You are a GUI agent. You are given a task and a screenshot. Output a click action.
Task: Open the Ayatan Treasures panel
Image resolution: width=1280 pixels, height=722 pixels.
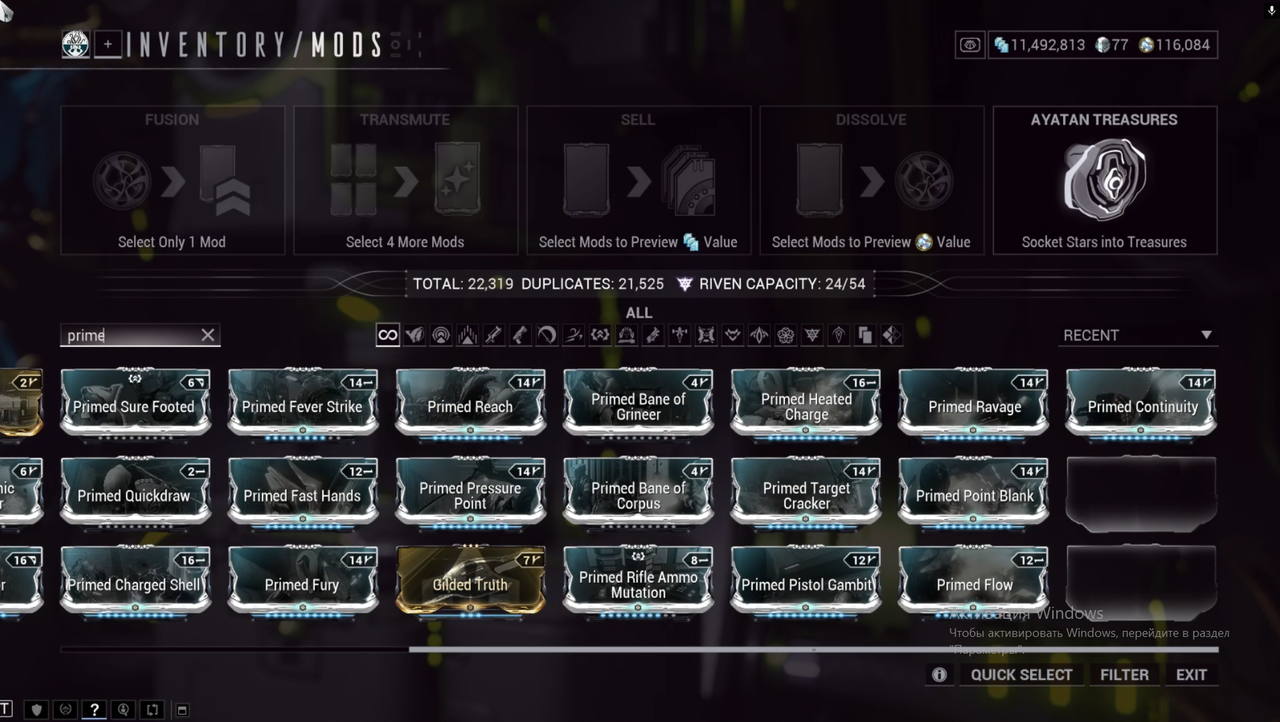[x=1104, y=181]
